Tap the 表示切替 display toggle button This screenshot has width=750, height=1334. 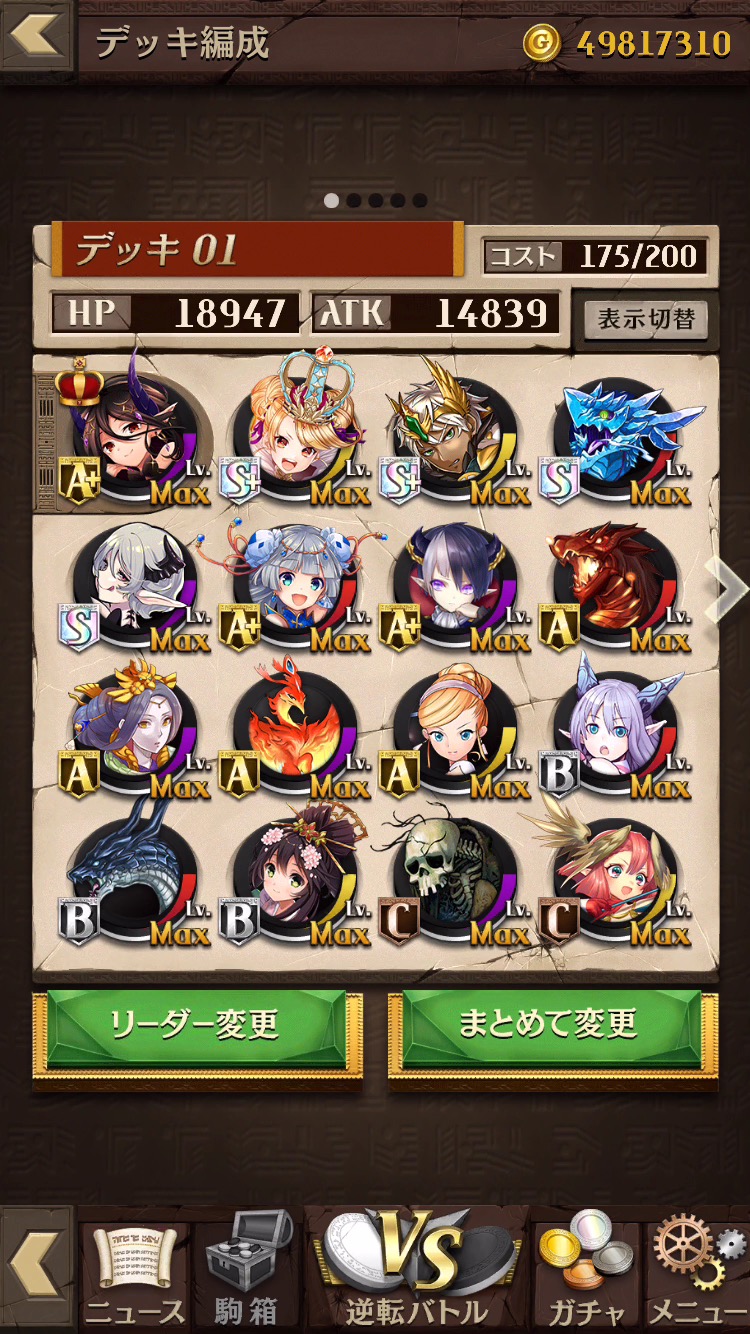pyautogui.click(x=646, y=320)
